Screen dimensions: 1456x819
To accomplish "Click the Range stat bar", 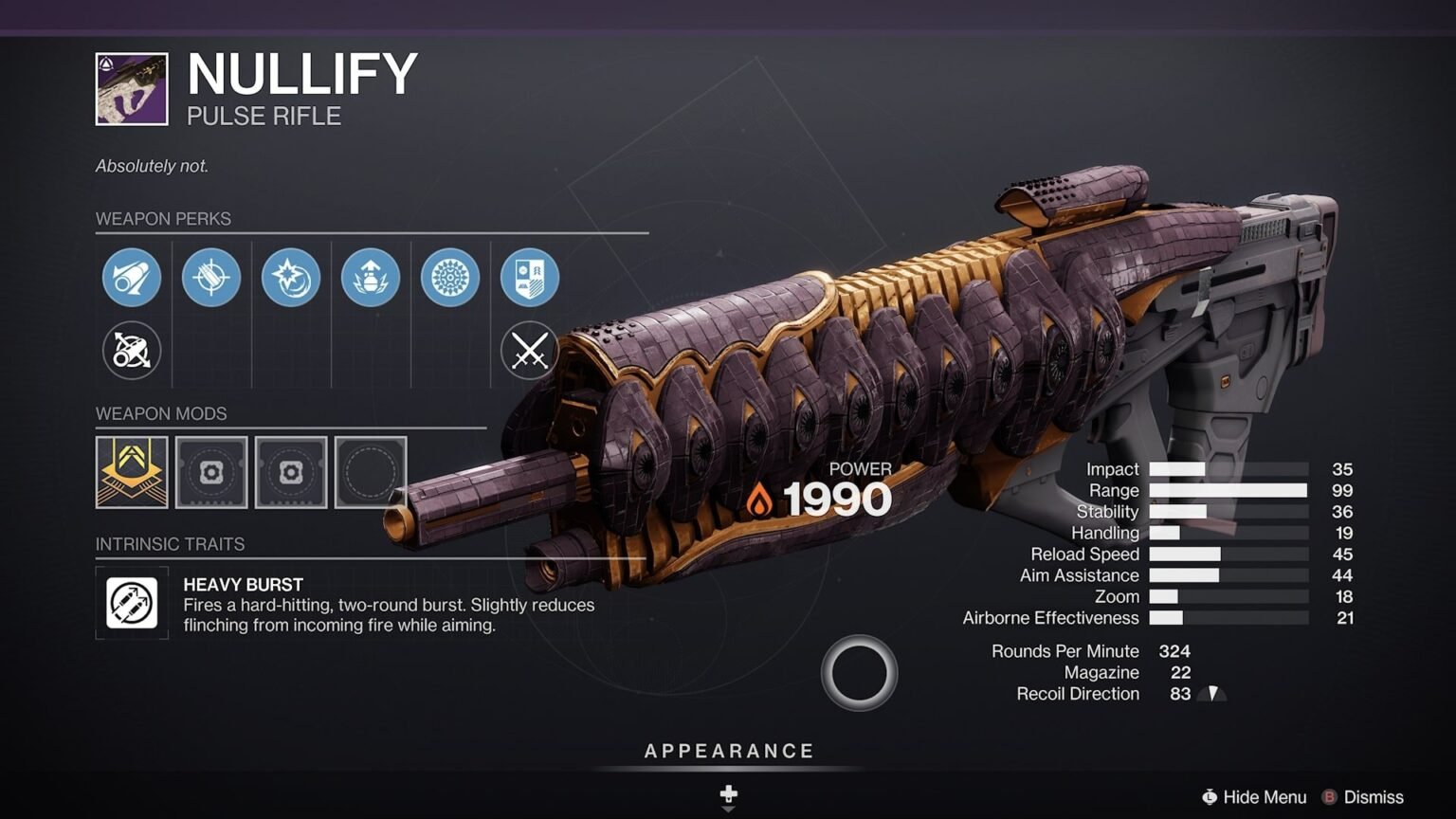I will pos(1227,490).
